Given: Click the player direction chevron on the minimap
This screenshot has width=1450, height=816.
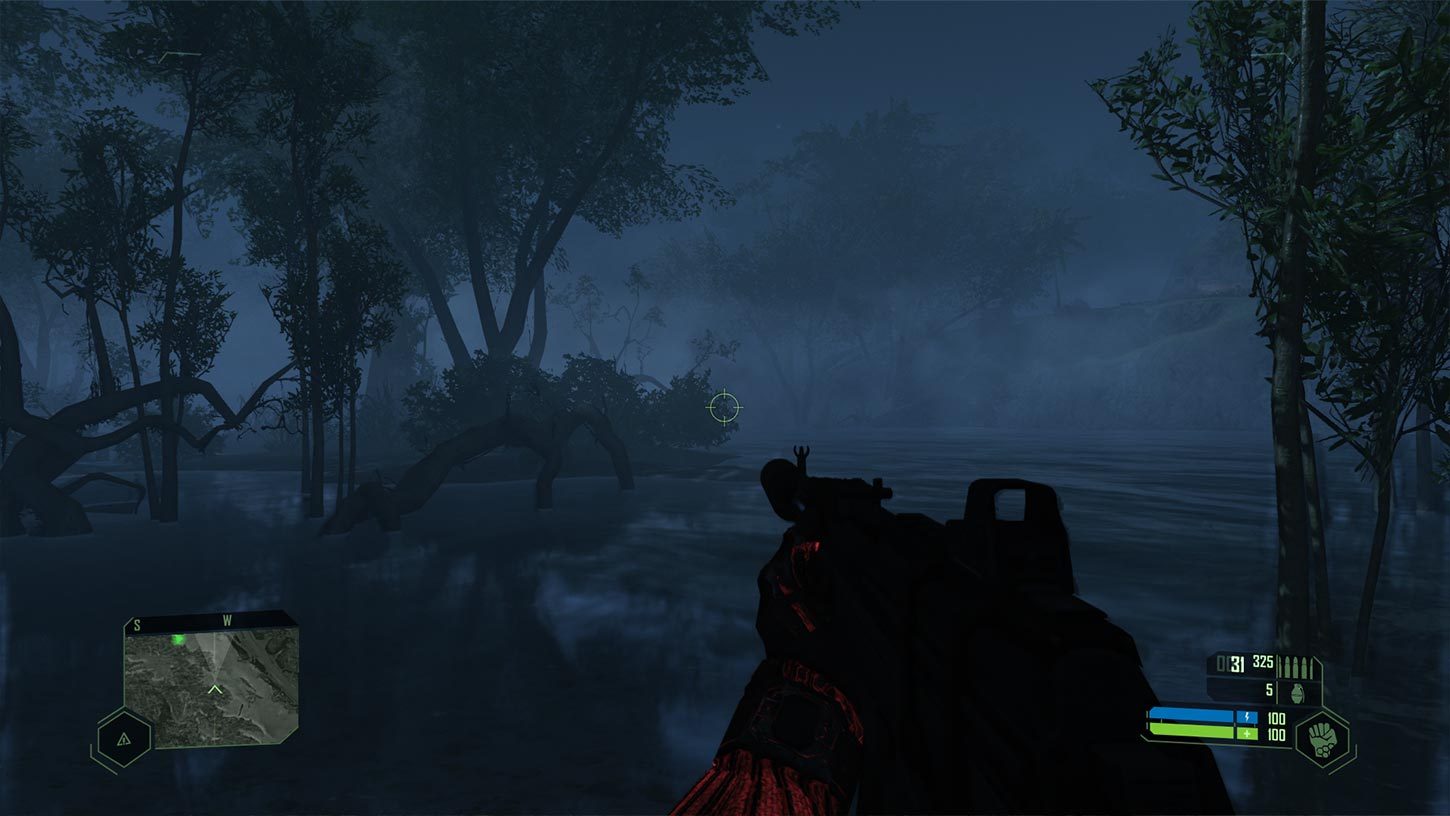Looking at the screenshot, I should pyautogui.click(x=215, y=689).
